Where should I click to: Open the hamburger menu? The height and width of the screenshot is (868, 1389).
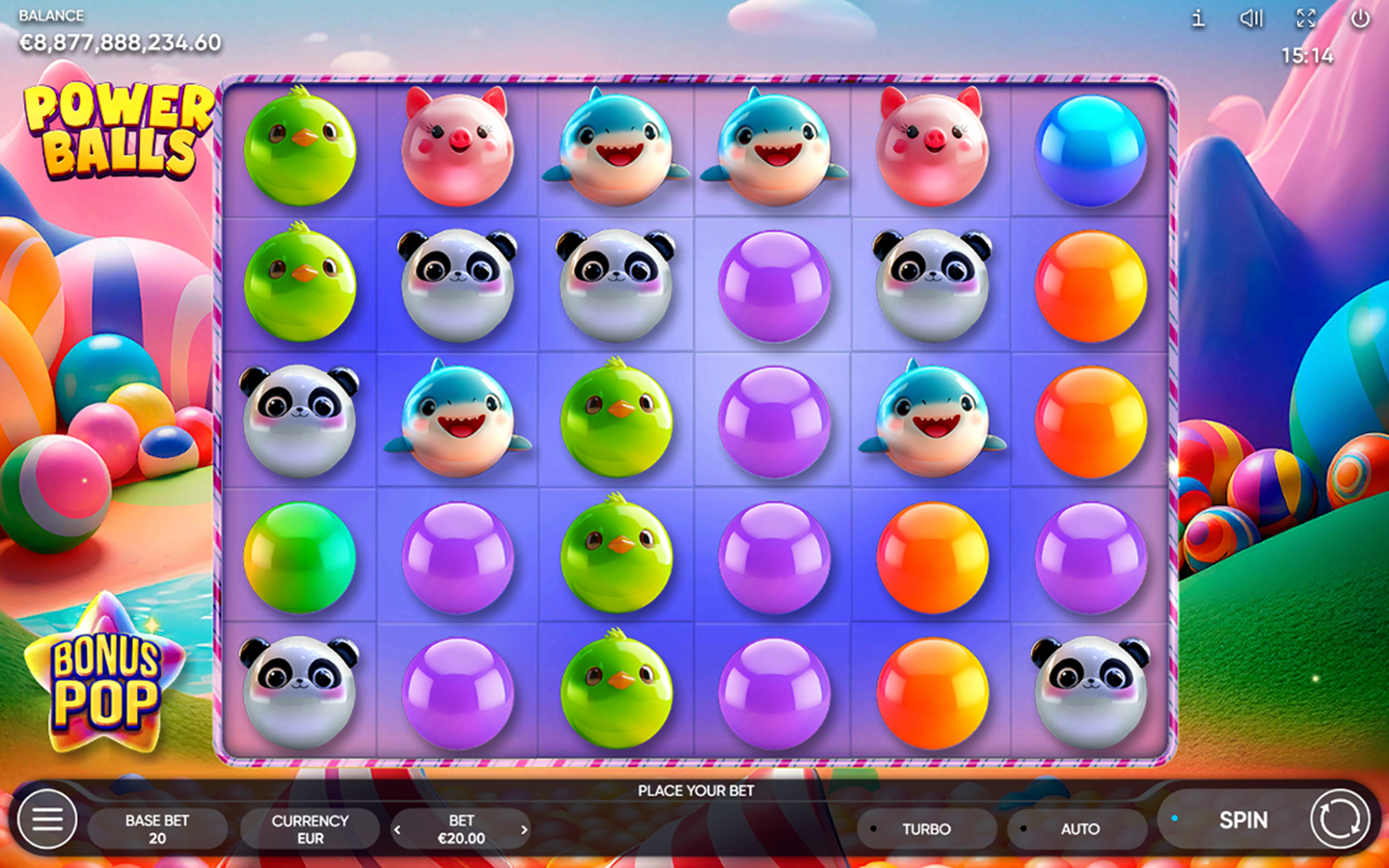click(x=47, y=820)
